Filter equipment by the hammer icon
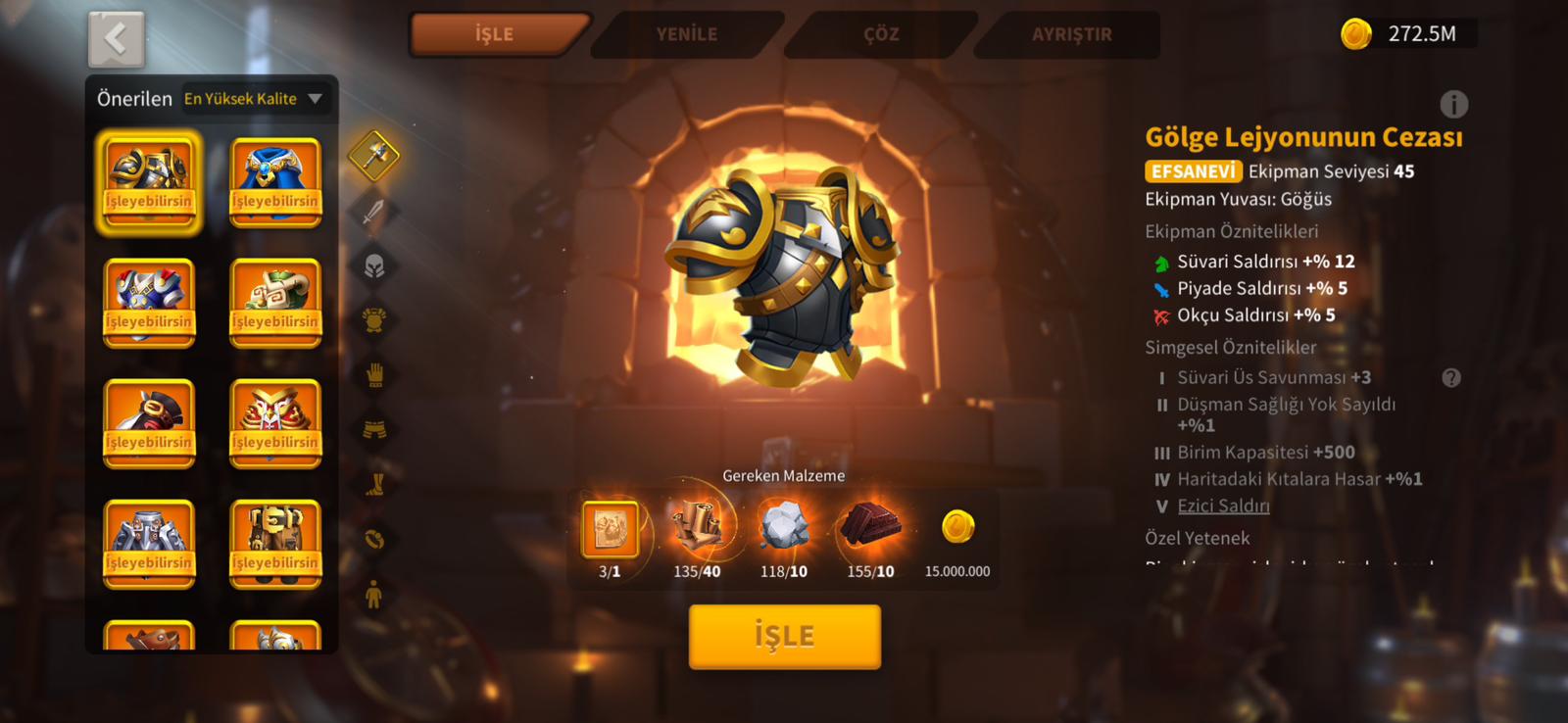The image size is (1568, 723). pyautogui.click(x=374, y=156)
